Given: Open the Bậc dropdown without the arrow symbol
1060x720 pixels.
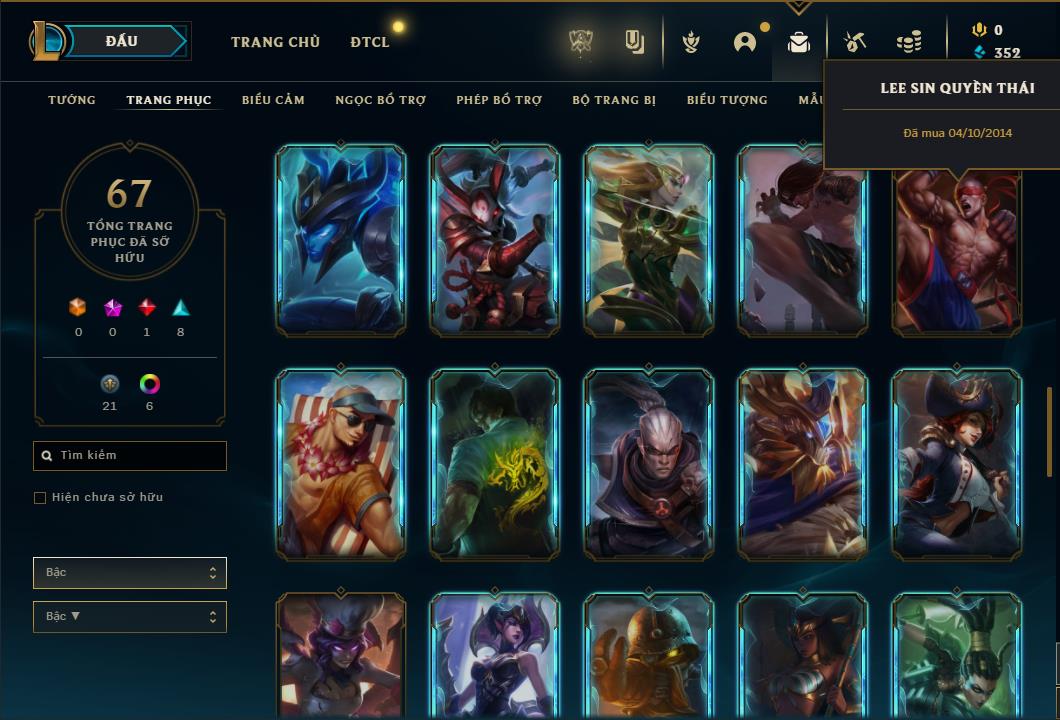Looking at the screenshot, I should point(130,573).
